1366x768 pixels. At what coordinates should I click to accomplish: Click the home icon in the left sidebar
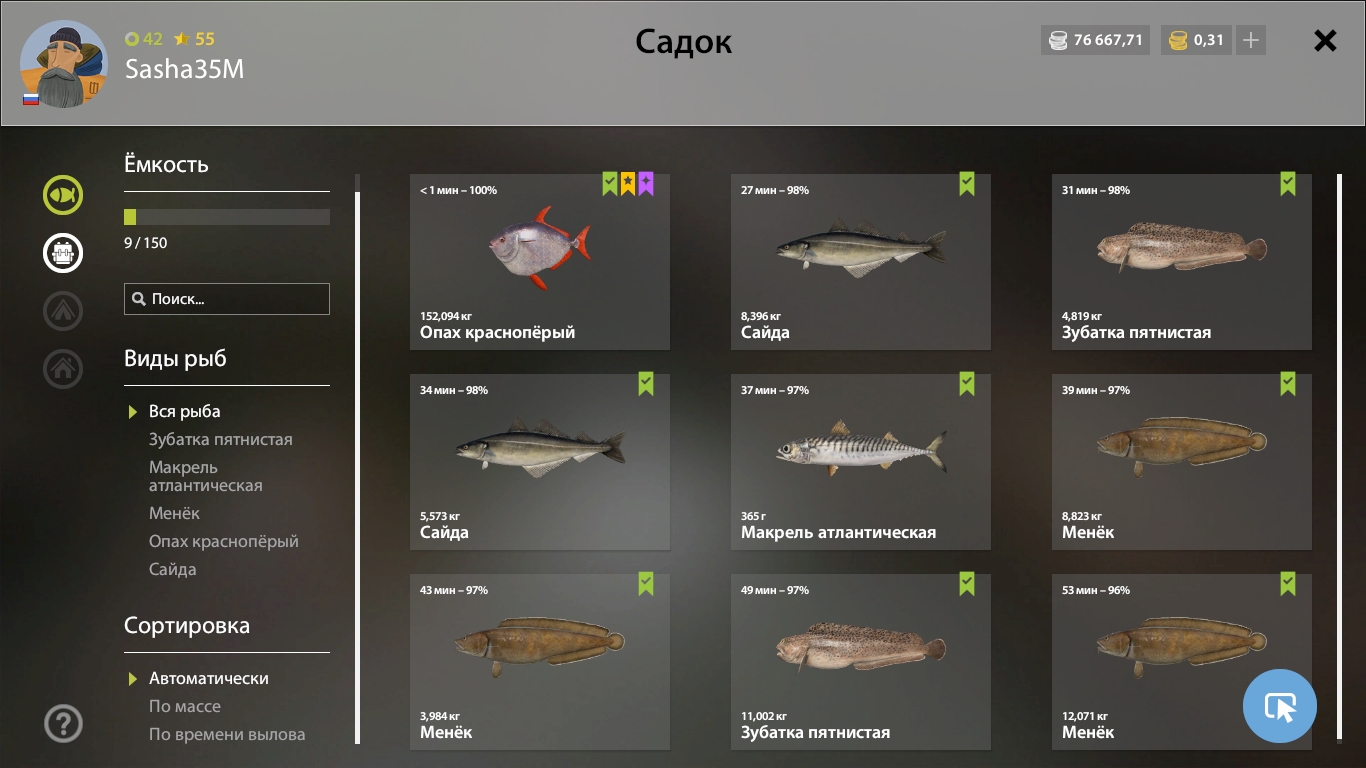[x=62, y=369]
